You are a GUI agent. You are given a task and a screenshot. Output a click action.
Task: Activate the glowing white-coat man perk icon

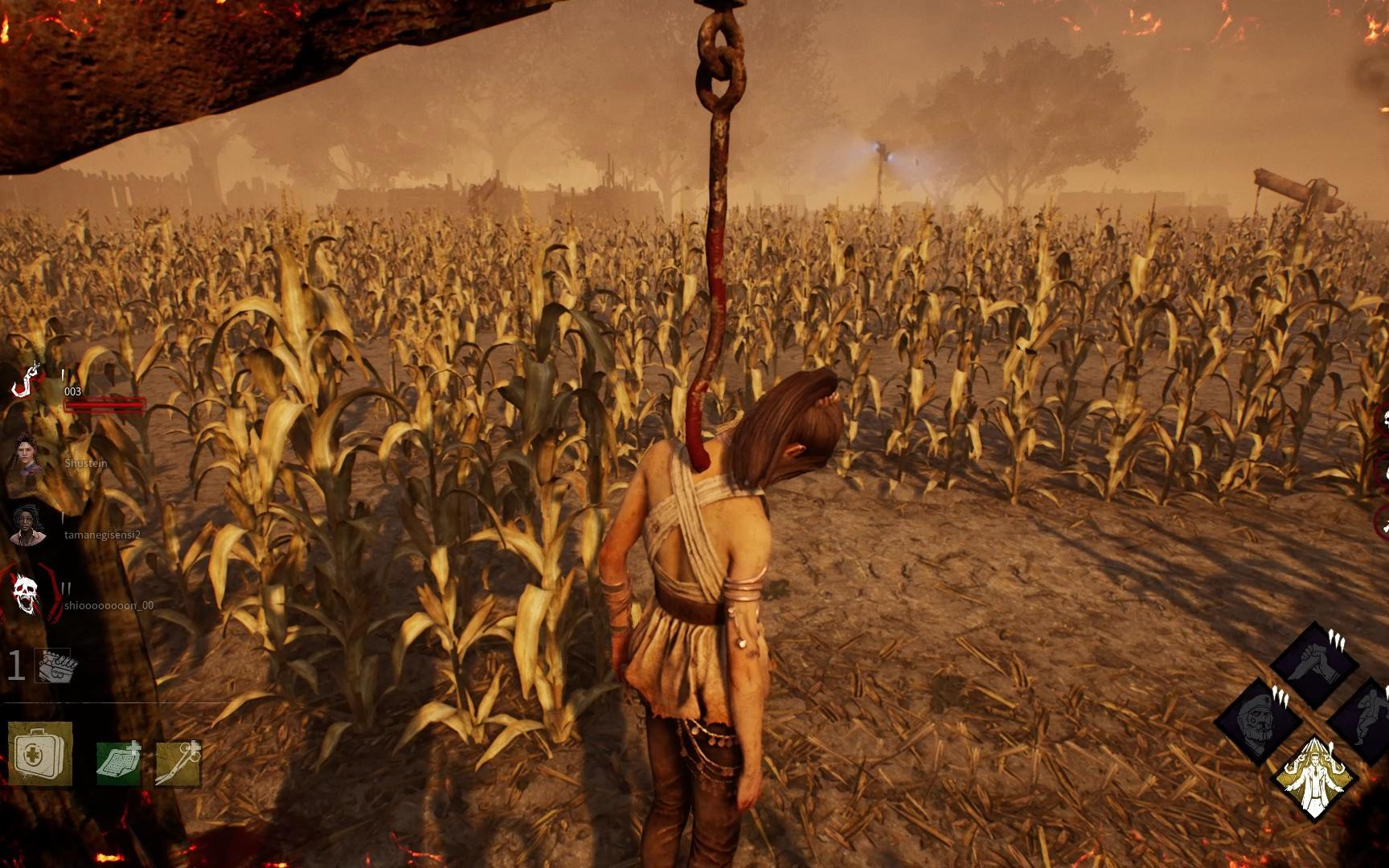[x=1314, y=778]
